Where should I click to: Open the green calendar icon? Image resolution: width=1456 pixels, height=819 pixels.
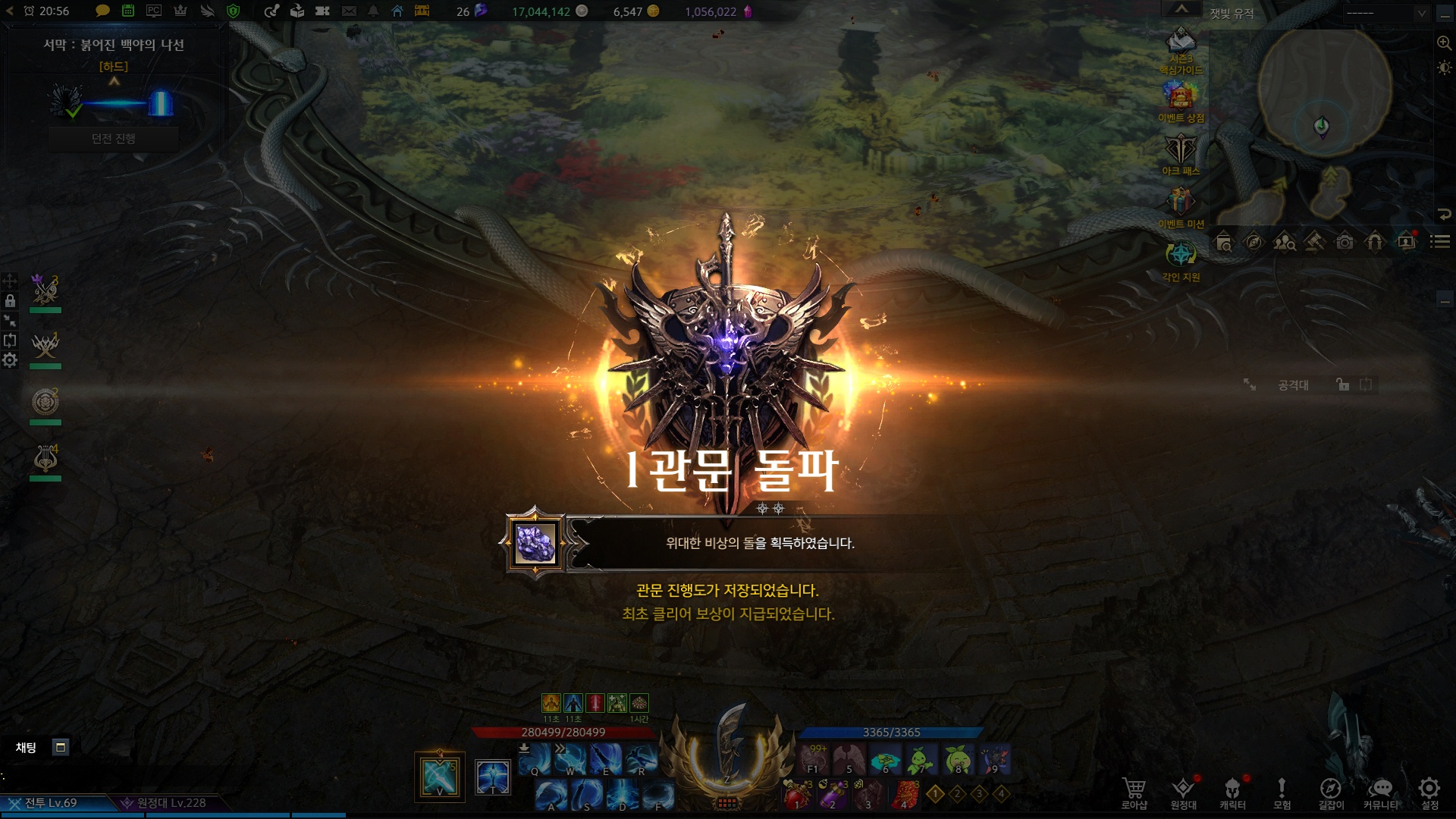[x=128, y=11]
